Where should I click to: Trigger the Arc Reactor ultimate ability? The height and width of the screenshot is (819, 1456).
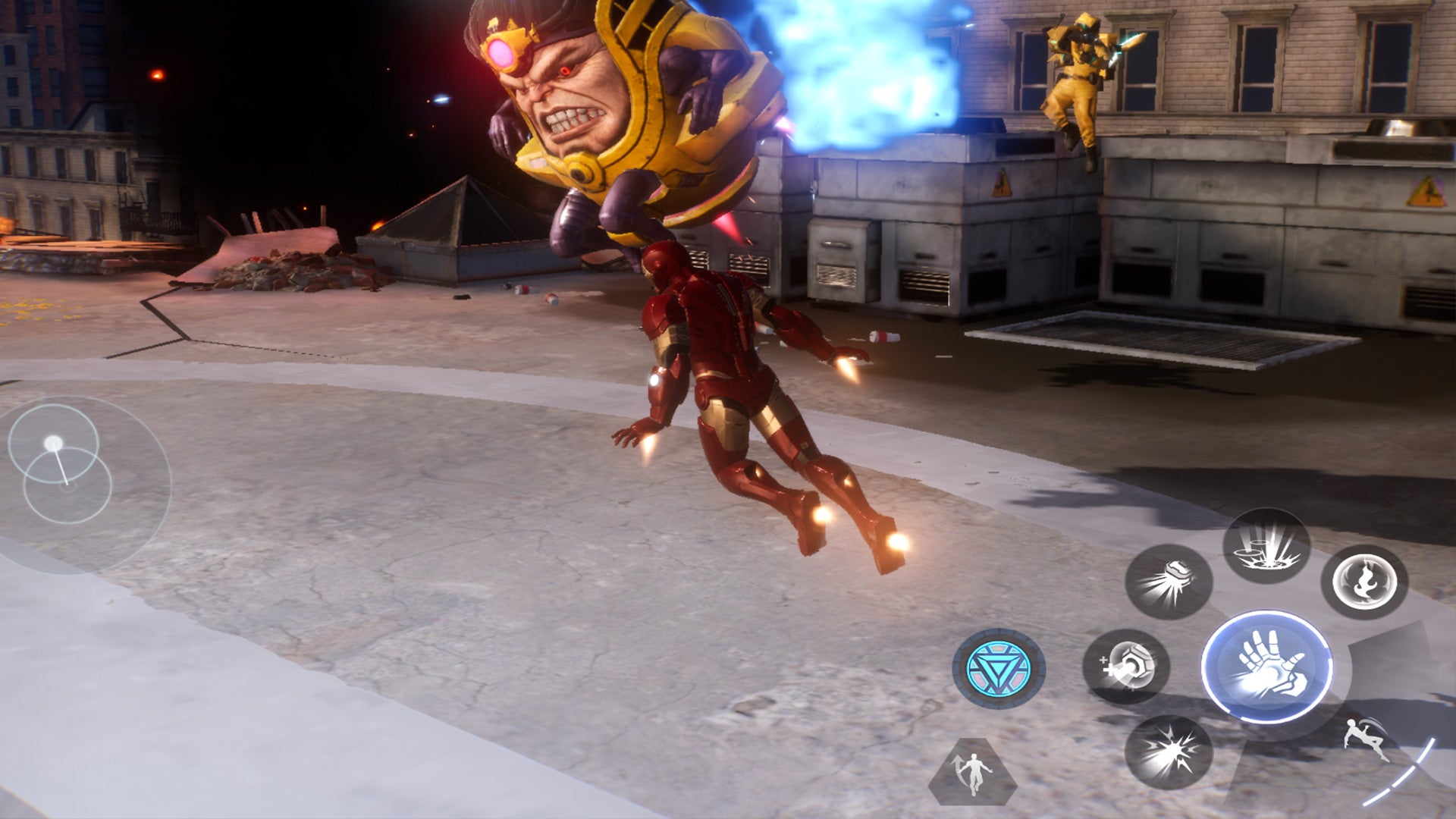[1000, 670]
